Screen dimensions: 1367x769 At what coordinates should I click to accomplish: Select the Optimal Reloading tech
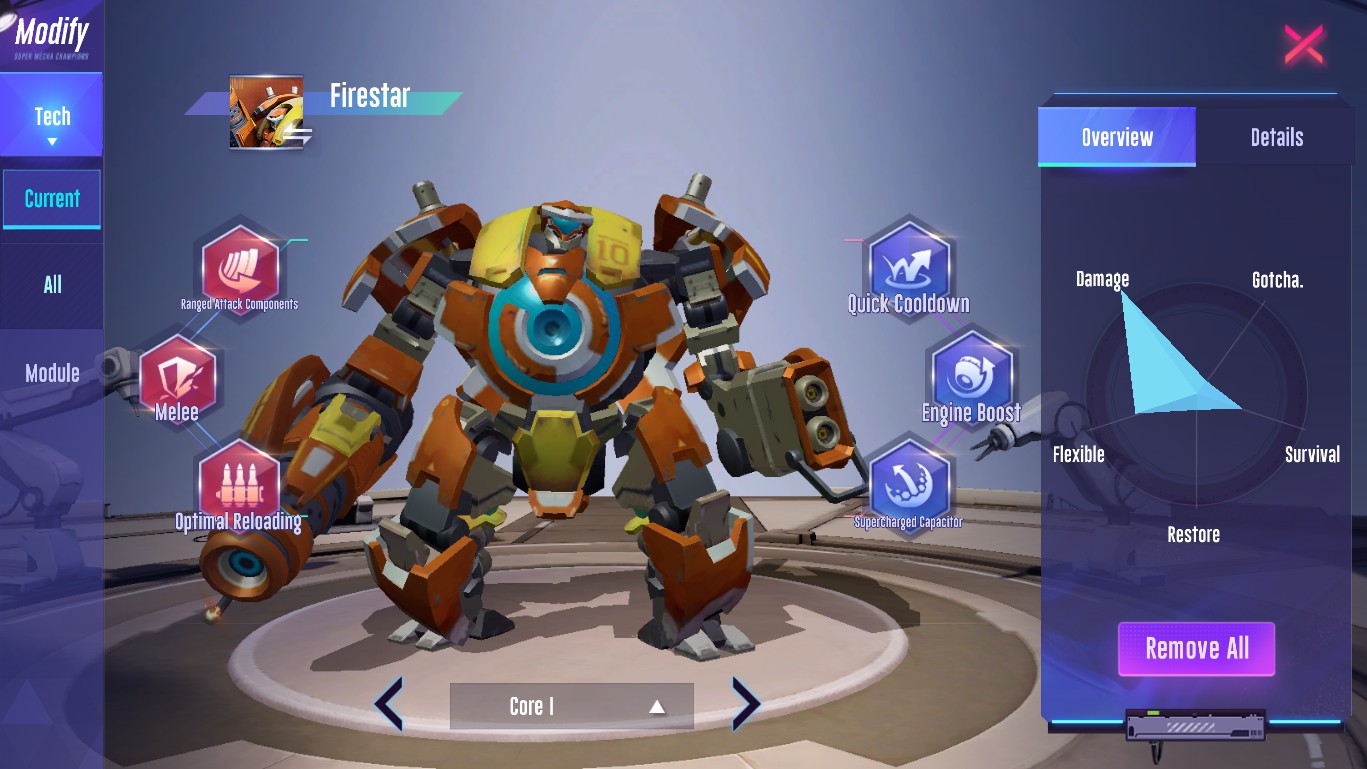[x=239, y=482]
